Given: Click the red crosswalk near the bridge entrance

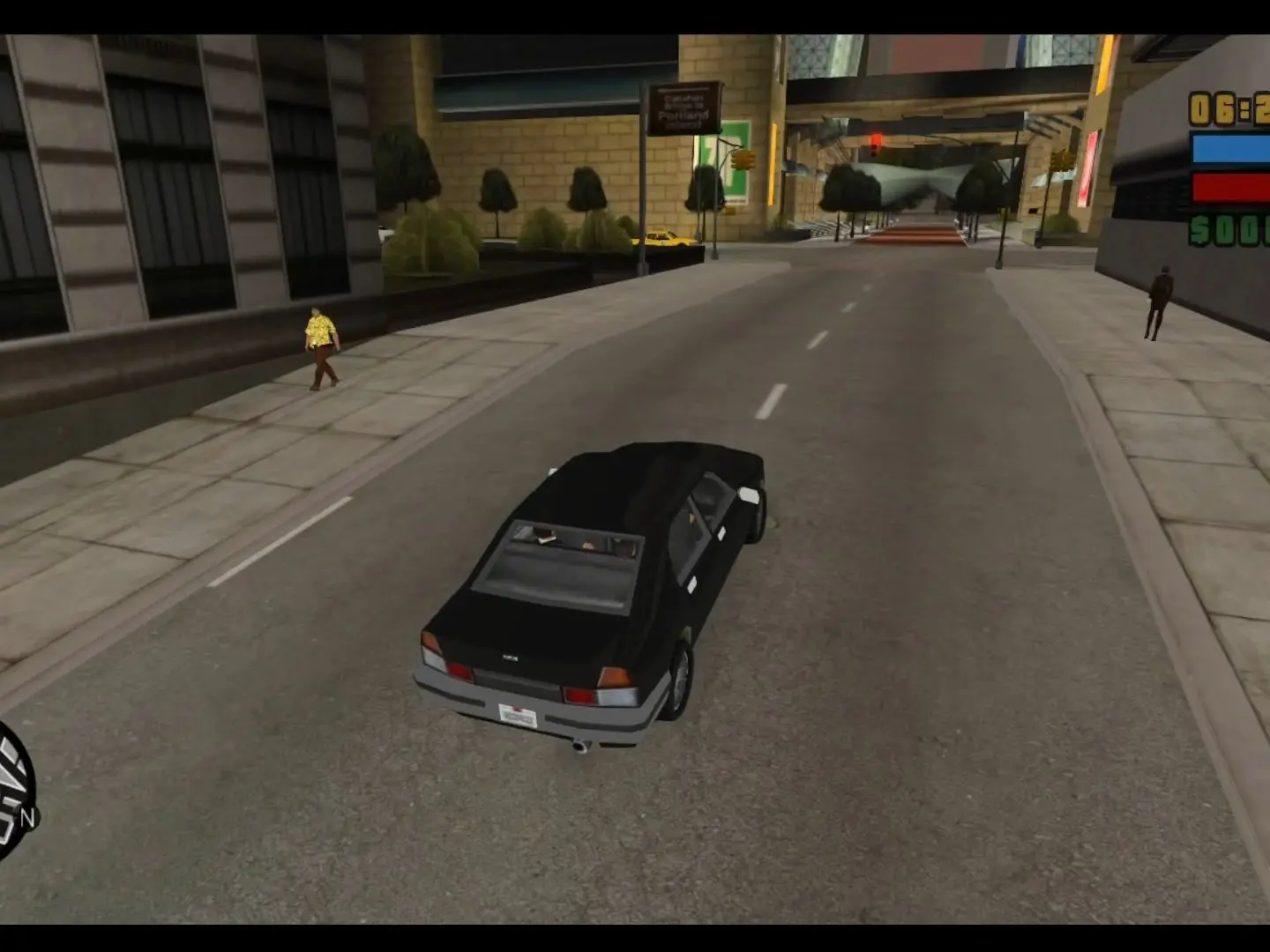Looking at the screenshot, I should 917,234.
